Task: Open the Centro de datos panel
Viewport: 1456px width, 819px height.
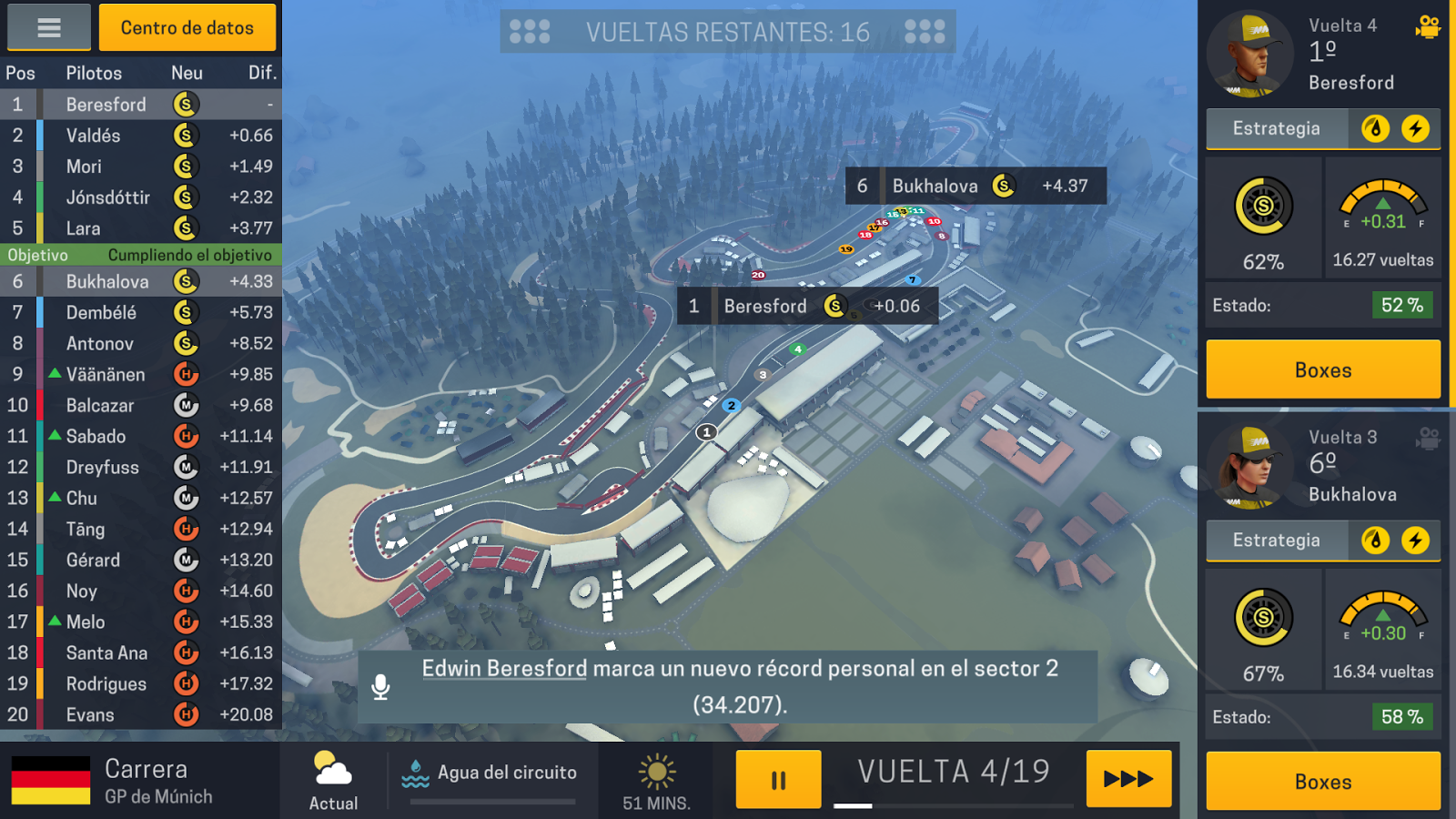Action: tap(187, 27)
